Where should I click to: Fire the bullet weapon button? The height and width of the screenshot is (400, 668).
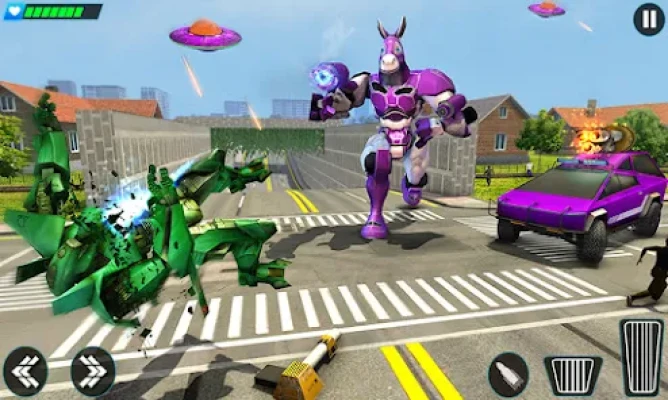click(508, 374)
